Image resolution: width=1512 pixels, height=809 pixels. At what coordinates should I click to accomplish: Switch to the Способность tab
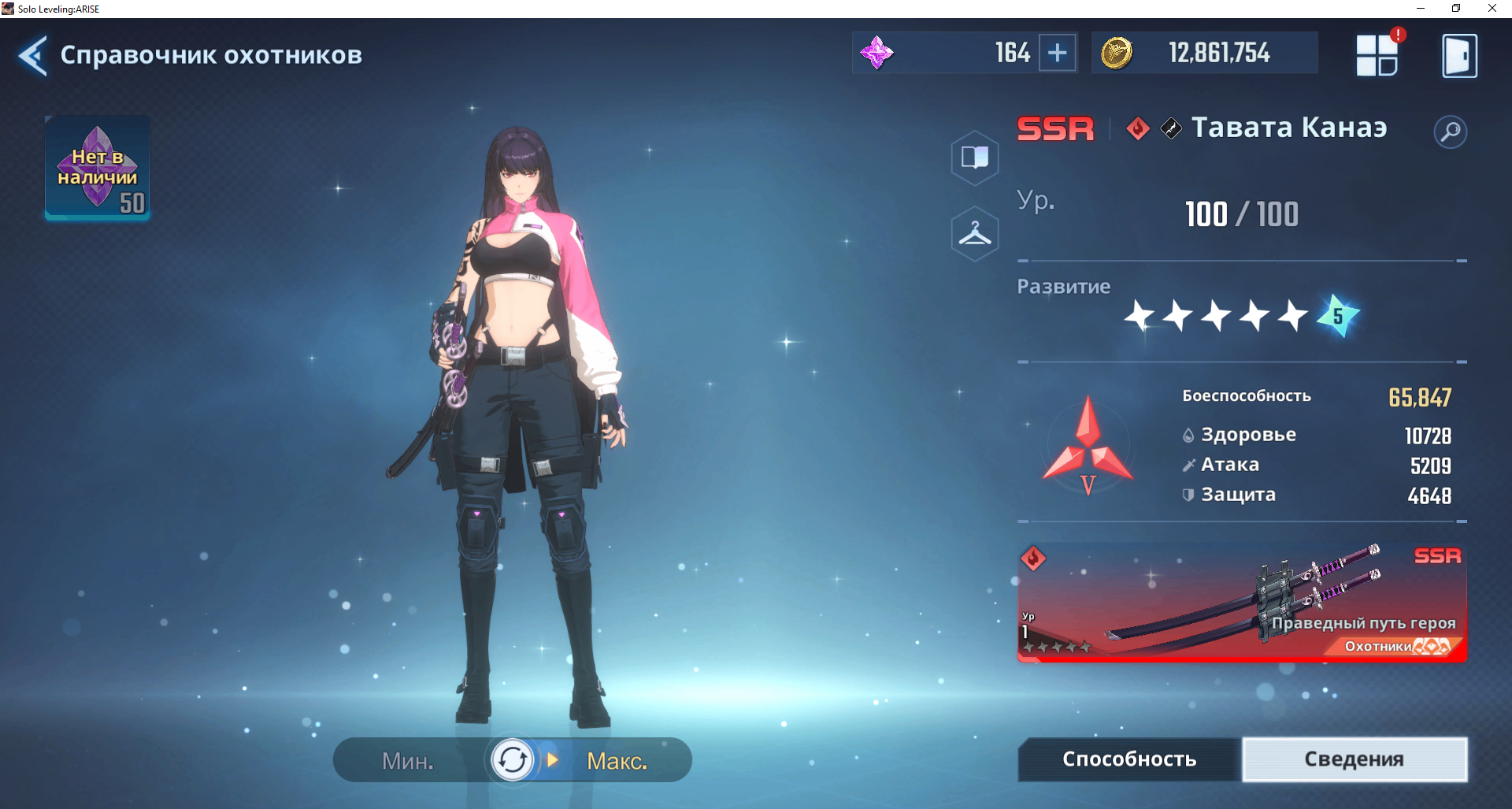click(1129, 759)
